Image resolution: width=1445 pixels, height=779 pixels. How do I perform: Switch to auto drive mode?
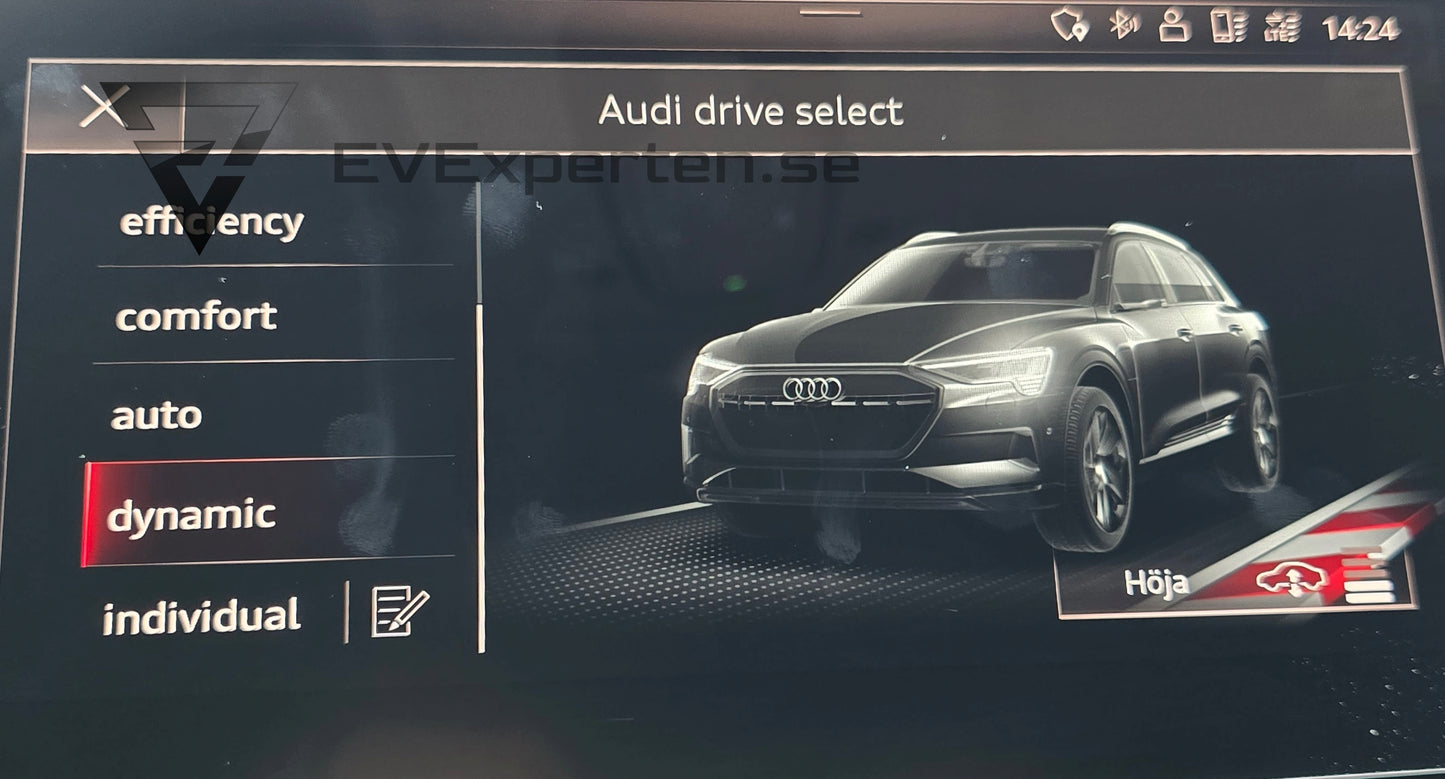[157, 415]
